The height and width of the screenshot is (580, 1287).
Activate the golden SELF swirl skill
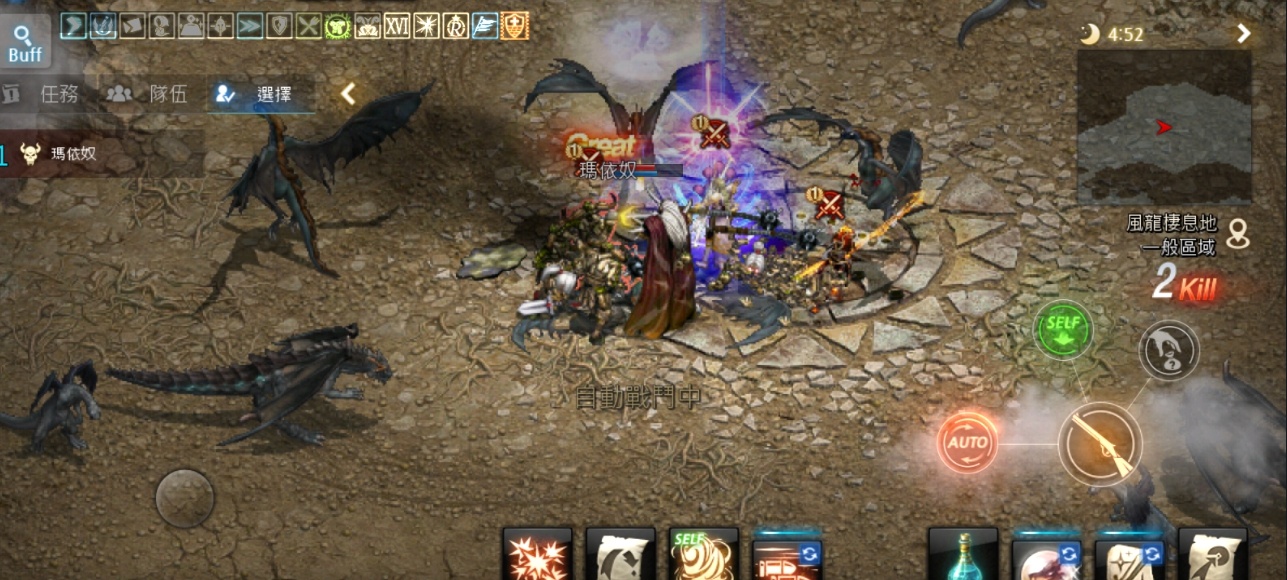[x=703, y=556]
